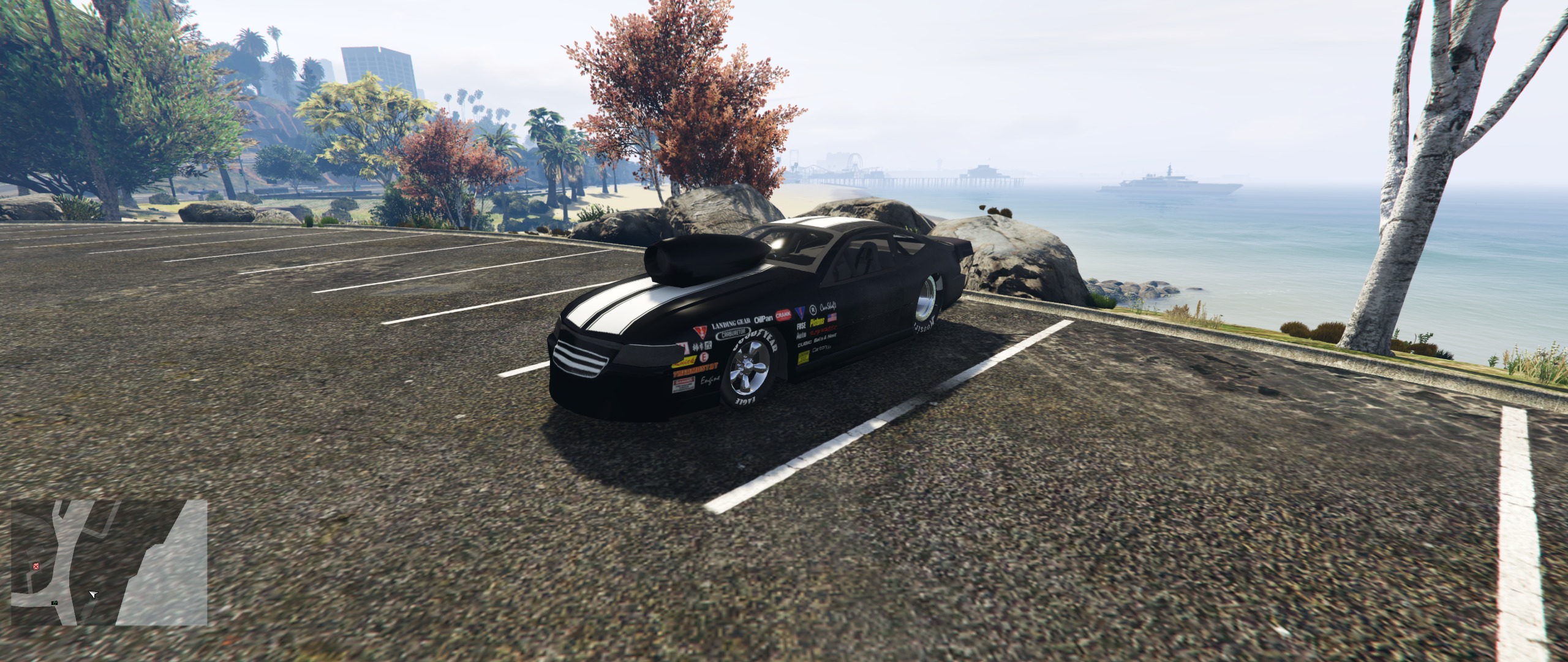1568x662 pixels.
Task: Click the LANDING GEAR text on the hood
Action: click(x=731, y=324)
